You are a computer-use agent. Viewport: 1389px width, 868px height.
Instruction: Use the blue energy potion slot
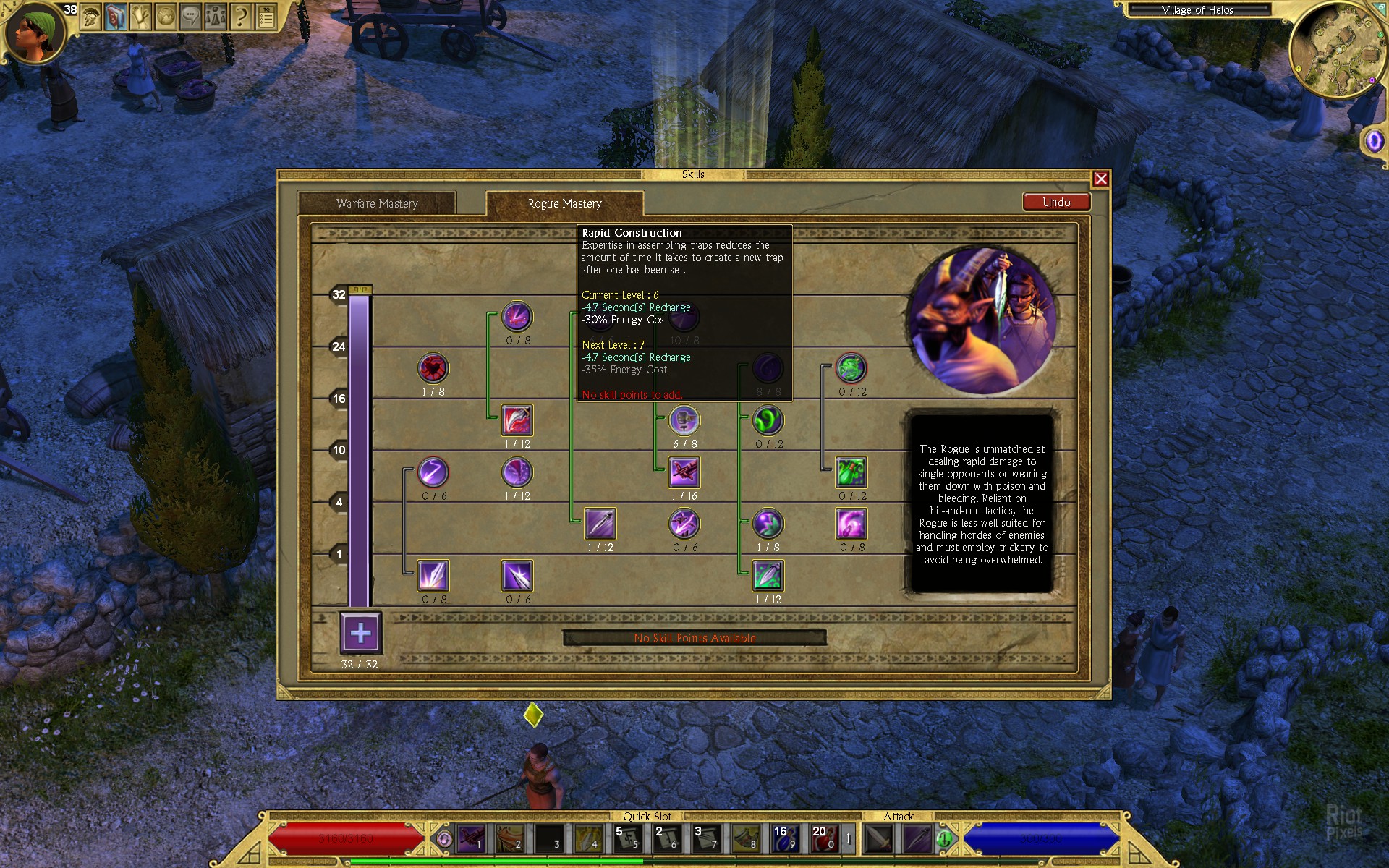pyautogui.click(x=785, y=839)
